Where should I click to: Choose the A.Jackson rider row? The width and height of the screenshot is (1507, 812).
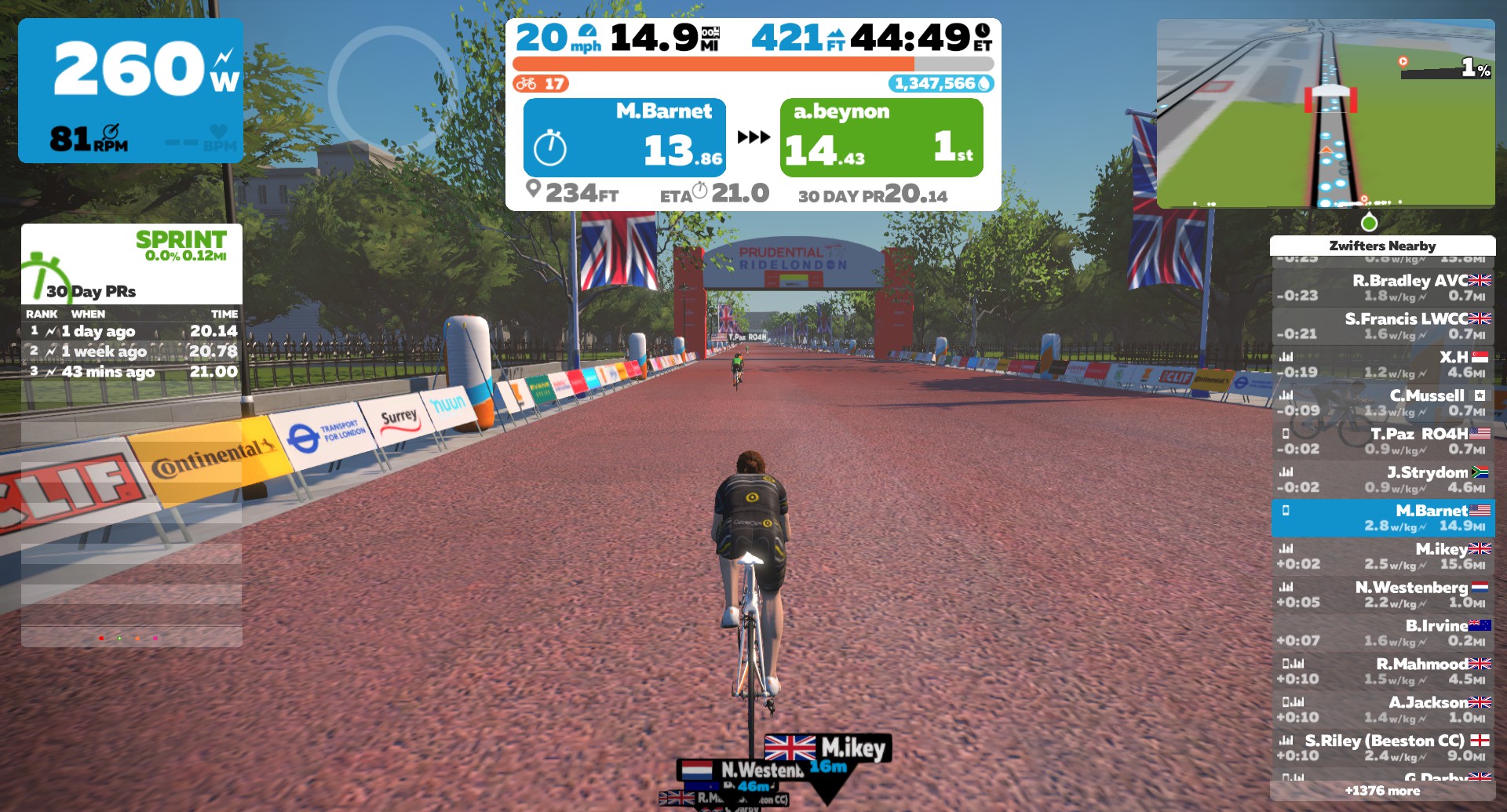(x=1383, y=711)
